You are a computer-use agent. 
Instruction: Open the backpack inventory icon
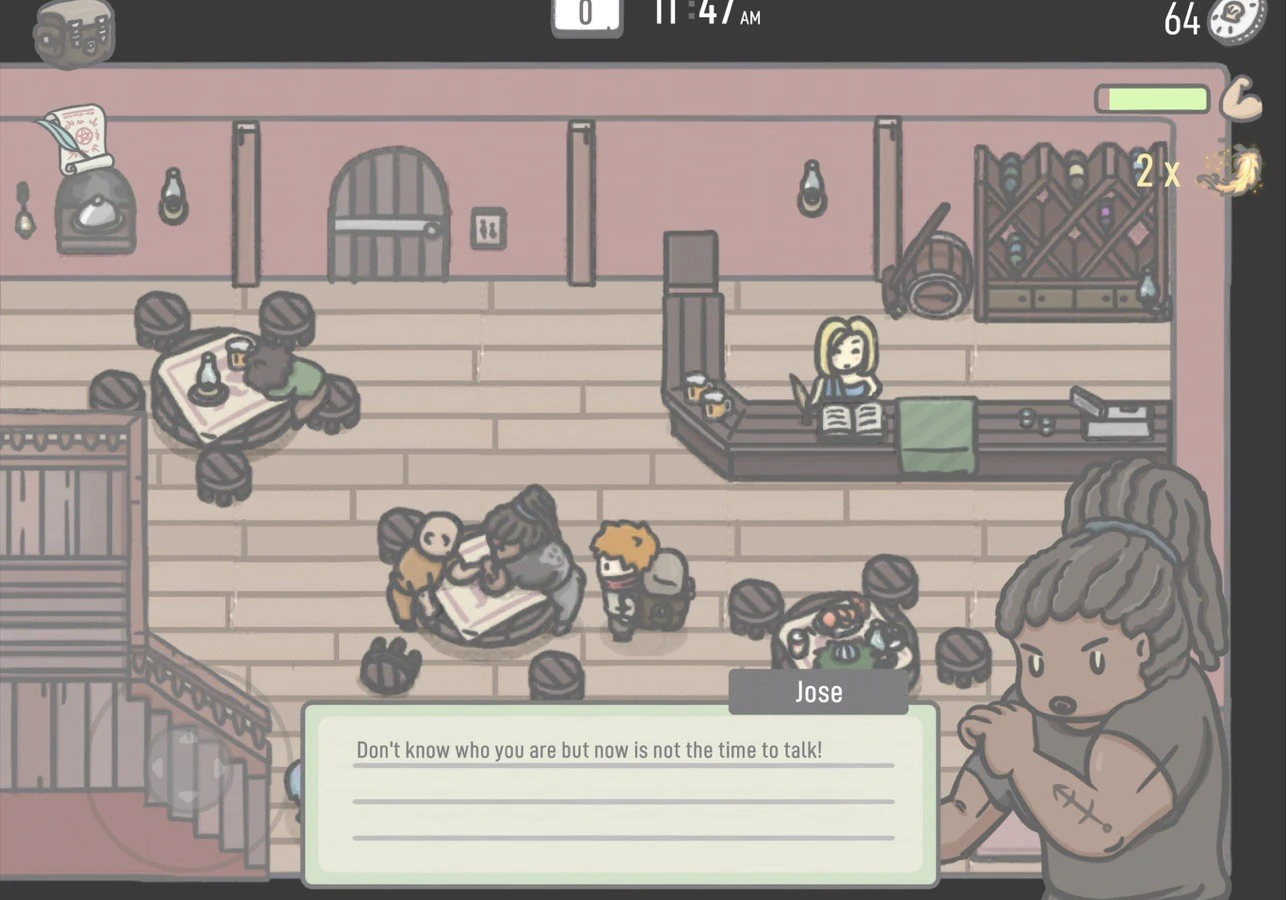click(74, 32)
